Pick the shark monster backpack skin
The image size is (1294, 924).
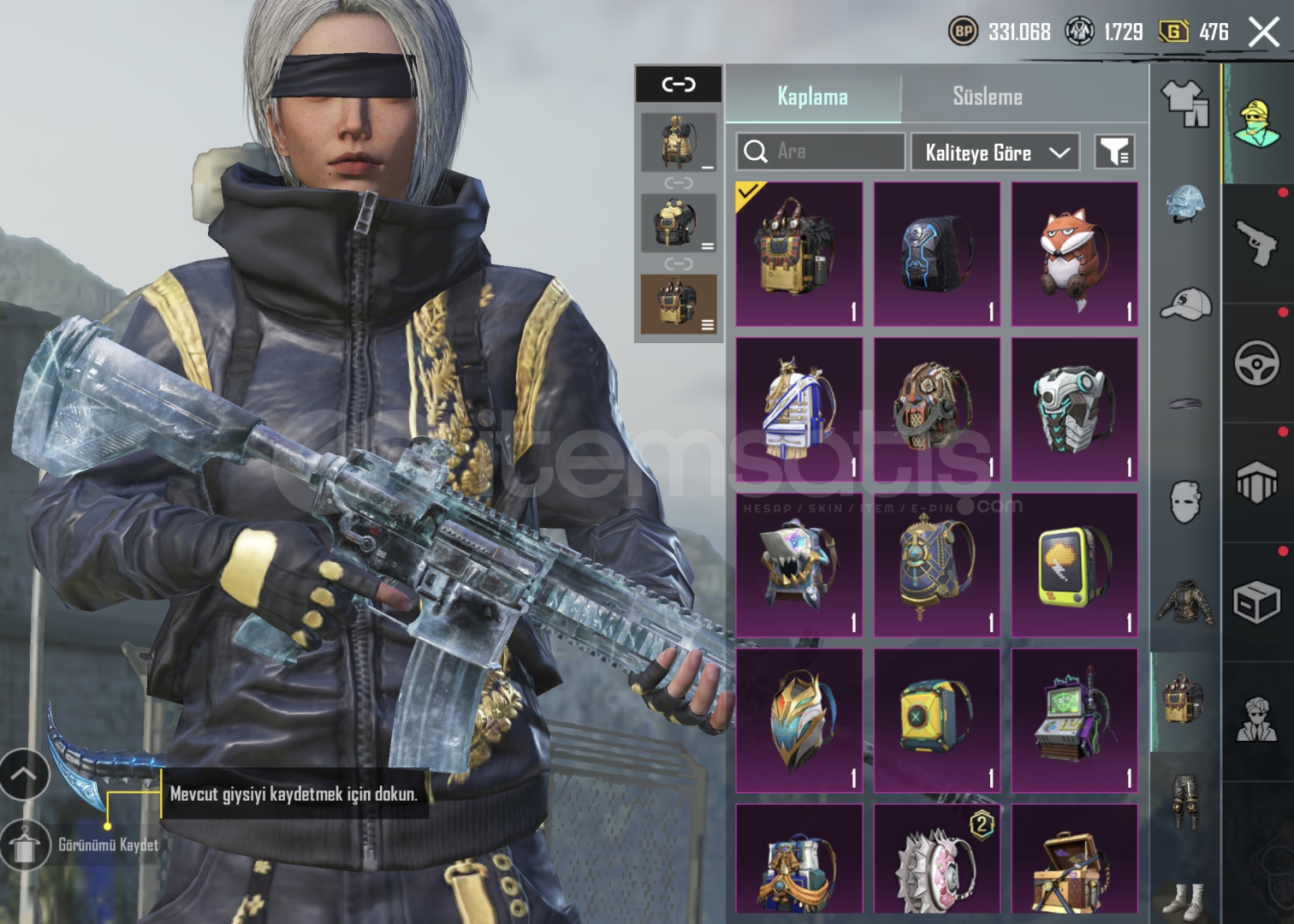tap(799, 565)
